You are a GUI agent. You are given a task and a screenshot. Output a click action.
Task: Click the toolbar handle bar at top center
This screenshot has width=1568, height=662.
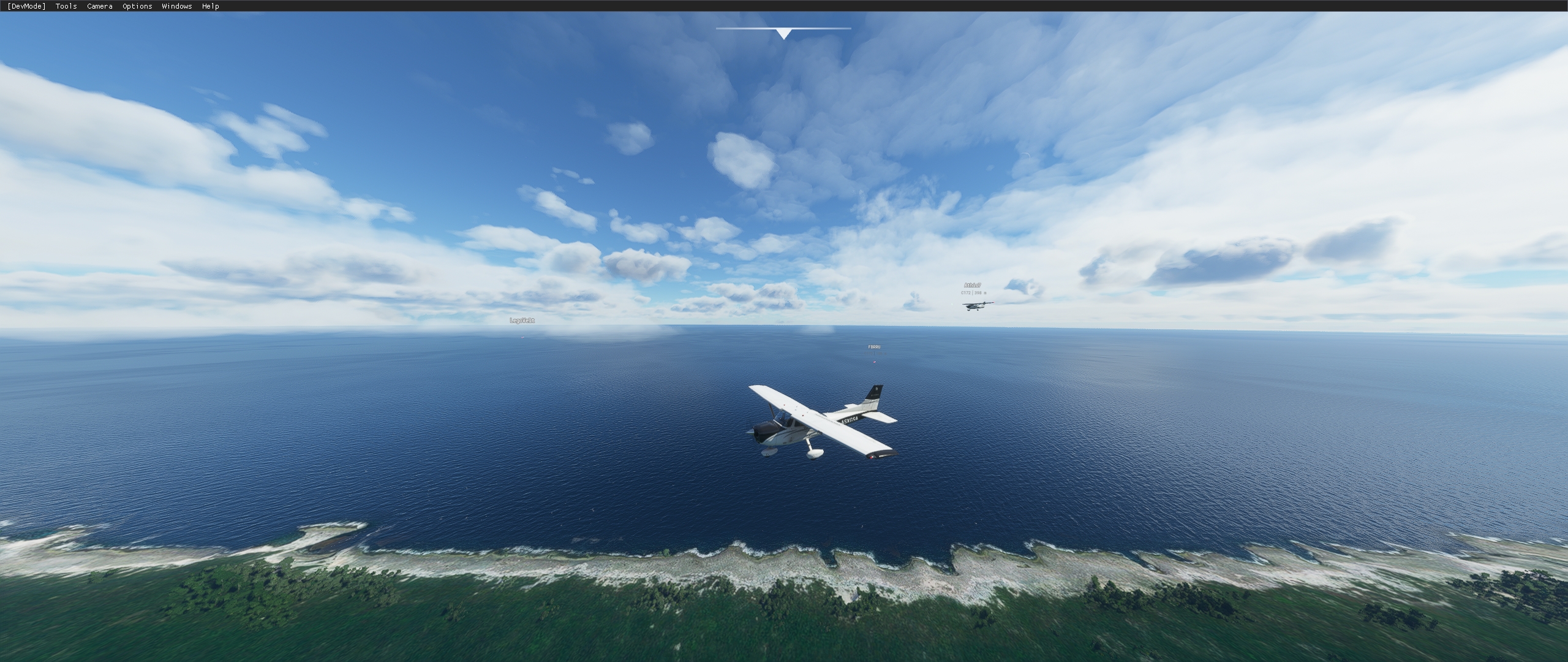coord(785,27)
